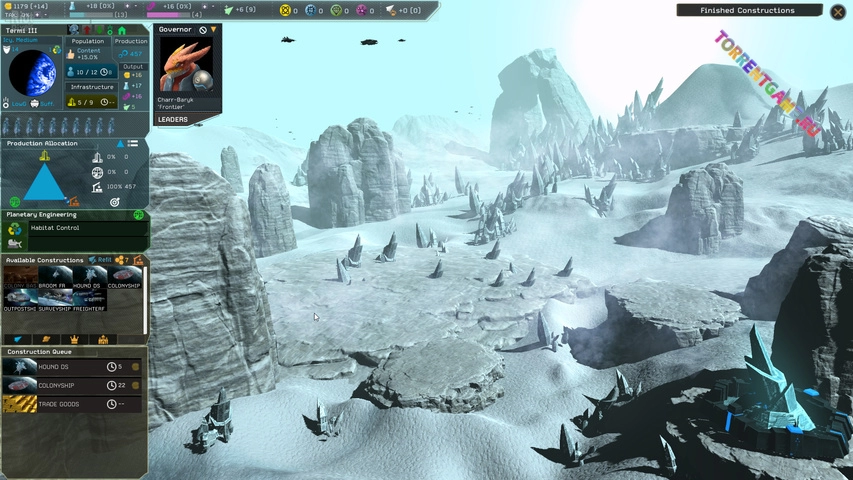Choose the Freighter construction tile
The width and height of the screenshot is (853, 480).
tap(87, 299)
